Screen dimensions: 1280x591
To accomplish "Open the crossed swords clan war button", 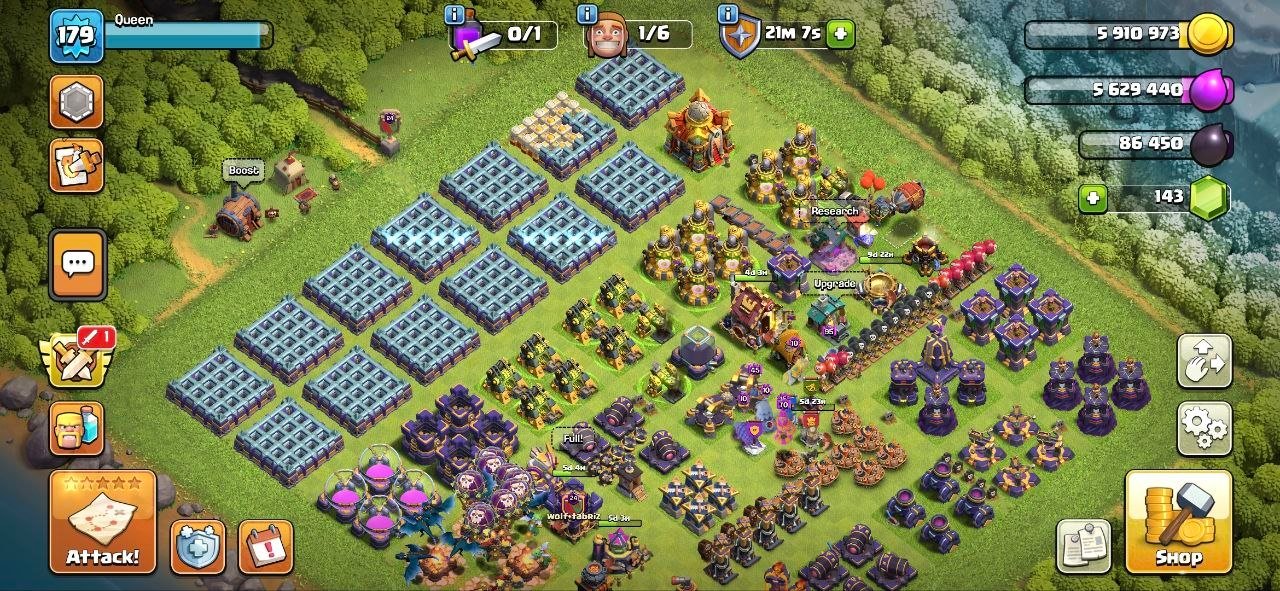I will click(x=76, y=358).
